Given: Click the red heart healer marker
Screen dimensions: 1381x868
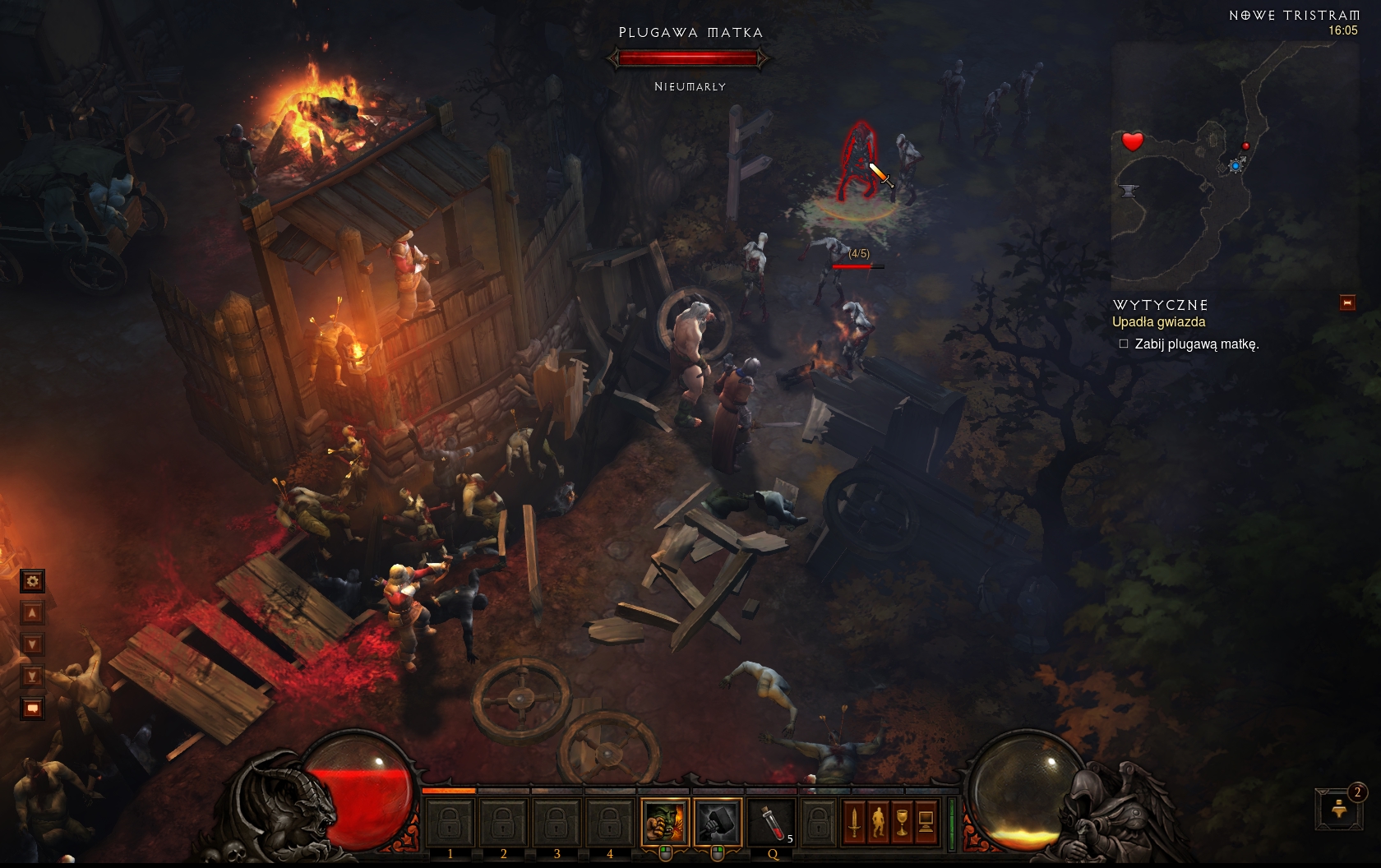Looking at the screenshot, I should click(1133, 141).
